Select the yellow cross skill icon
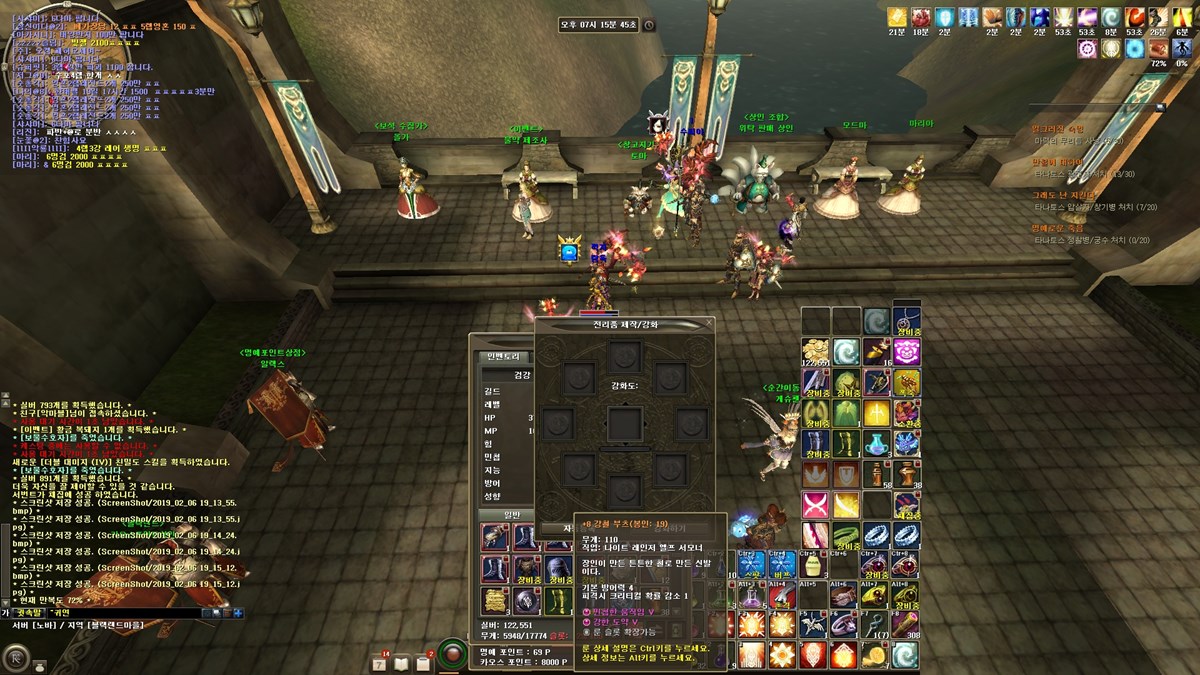Screen dimensions: 1200x675 tap(876, 412)
